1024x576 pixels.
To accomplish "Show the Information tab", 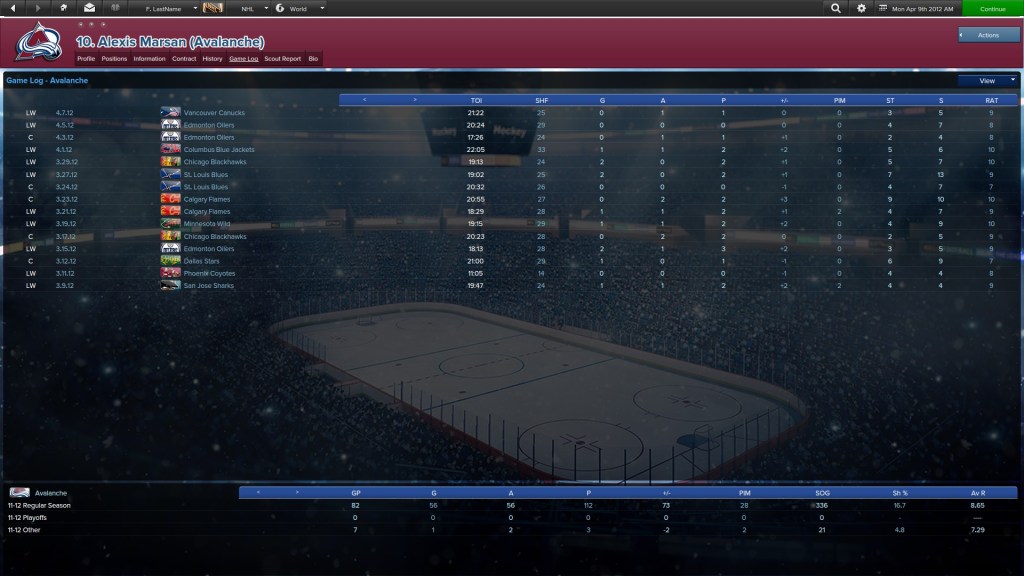I will click(x=149, y=59).
